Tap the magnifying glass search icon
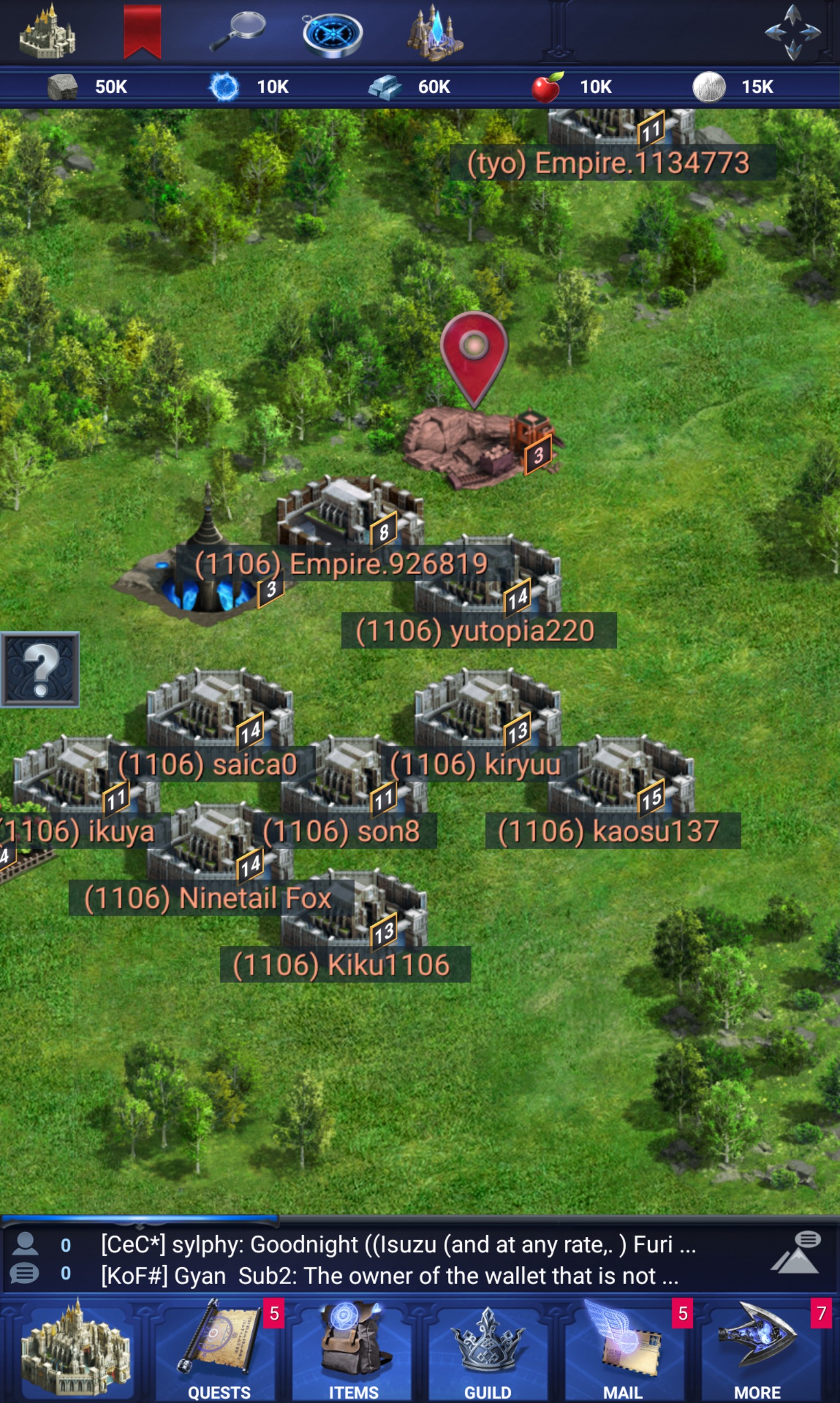 [238, 31]
